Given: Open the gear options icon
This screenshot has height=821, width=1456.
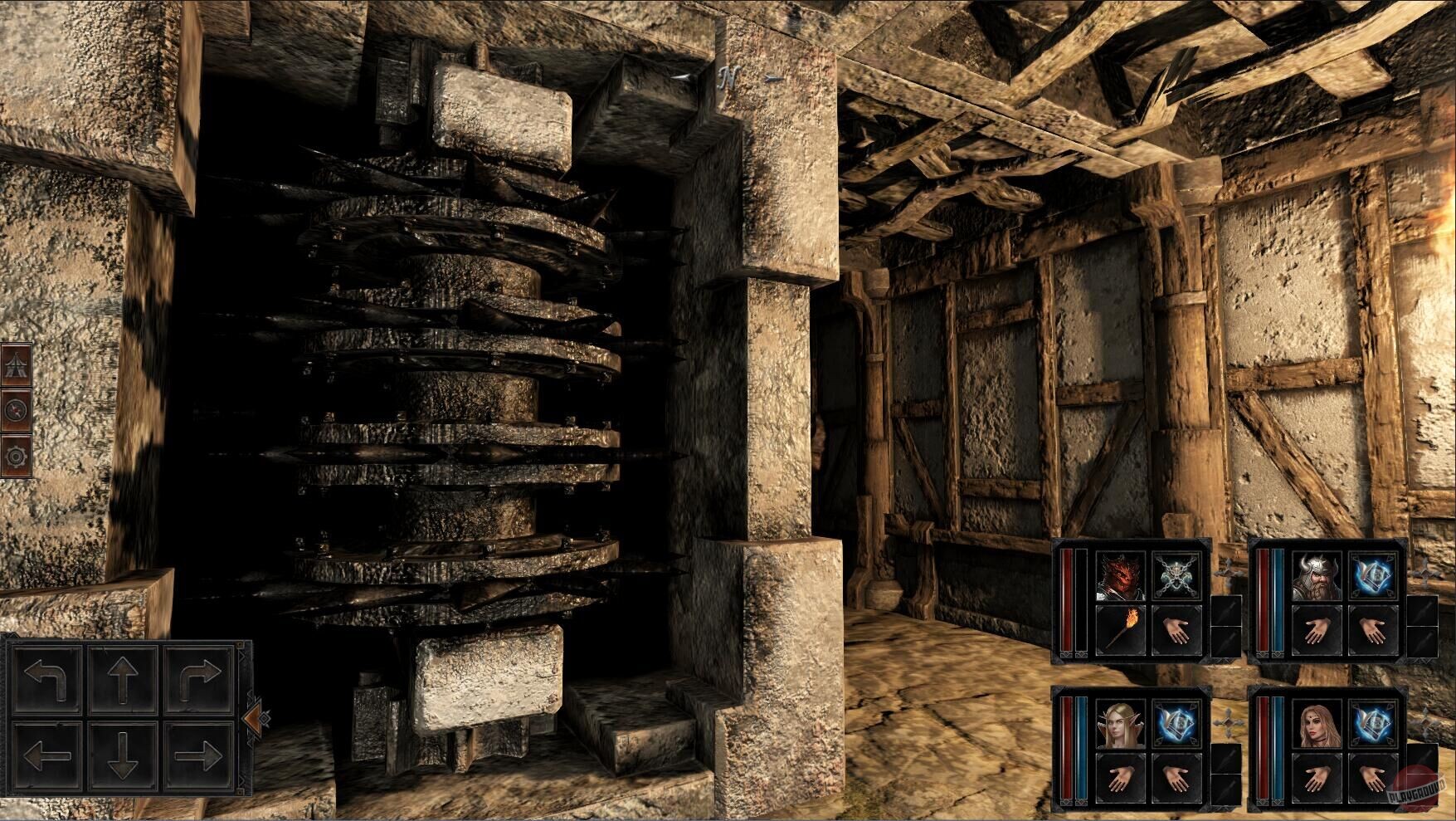Looking at the screenshot, I should coord(17,455).
